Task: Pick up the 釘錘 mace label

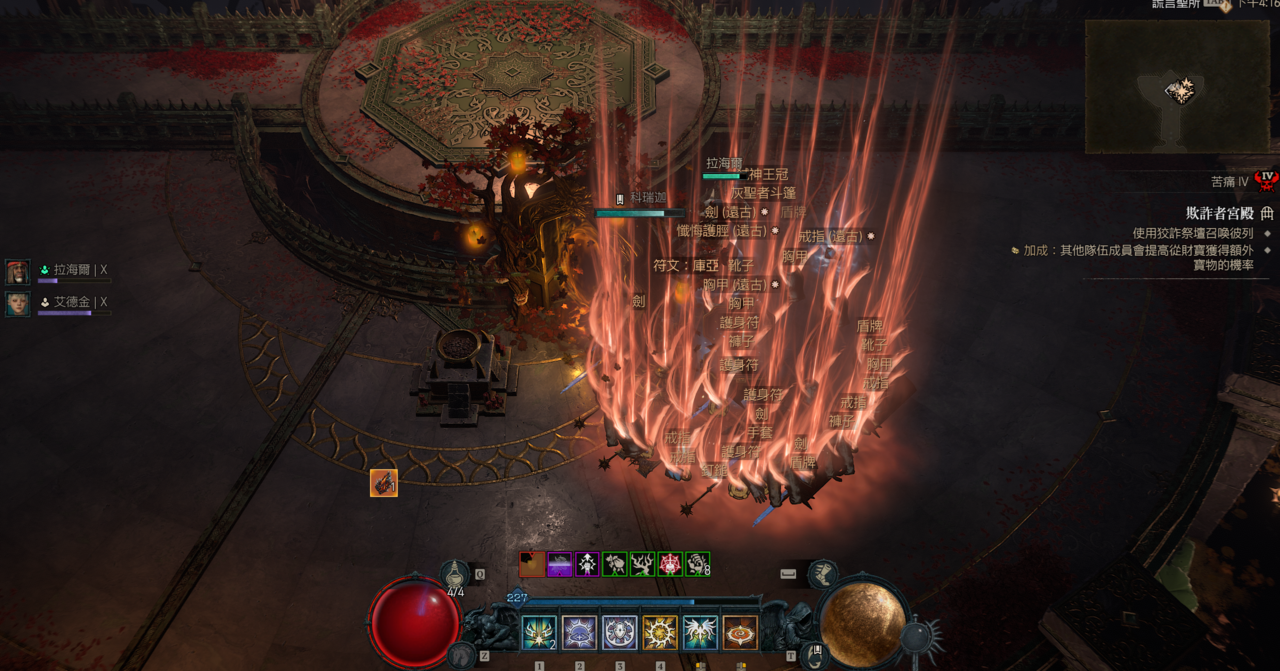Action: [714, 470]
